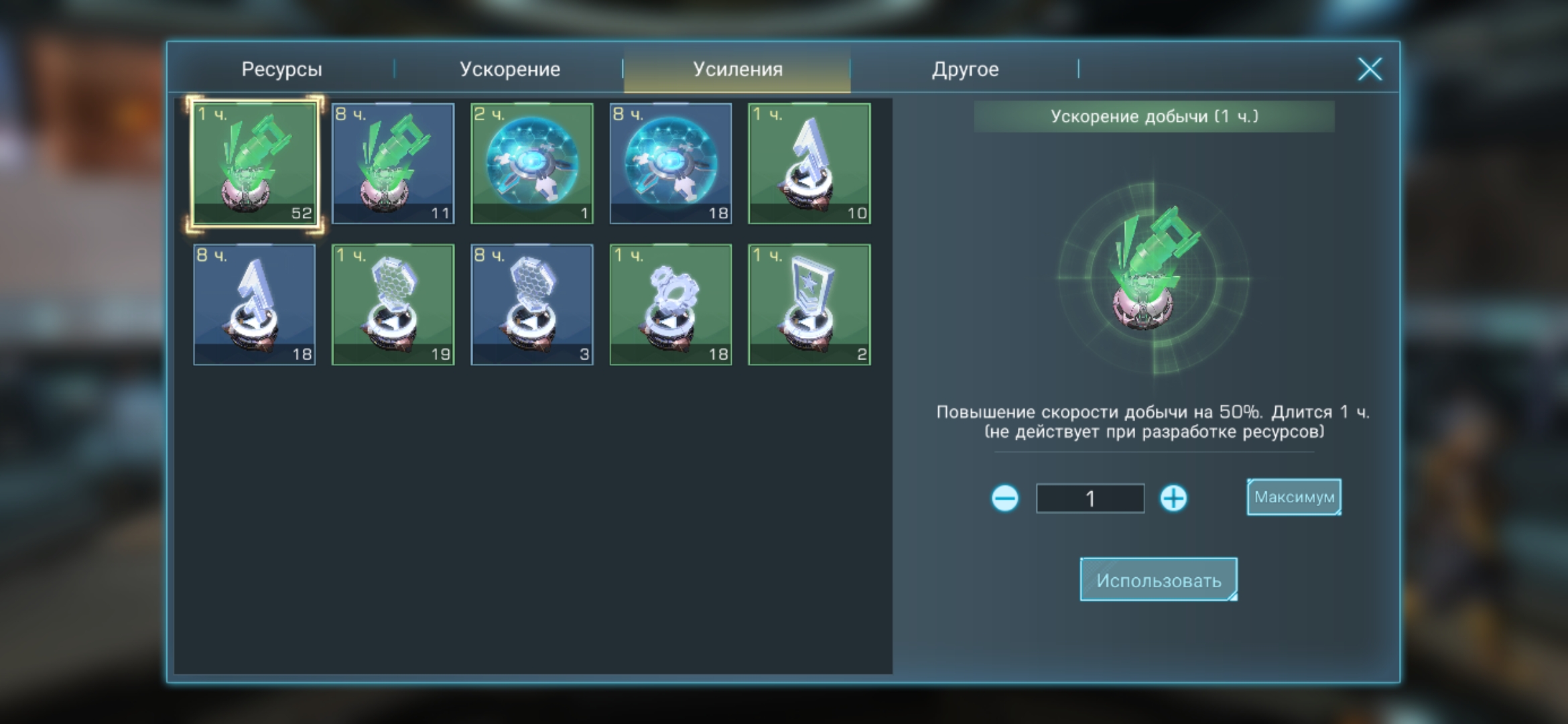Close the items window
Viewport: 1568px width, 724px height.
[1370, 69]
